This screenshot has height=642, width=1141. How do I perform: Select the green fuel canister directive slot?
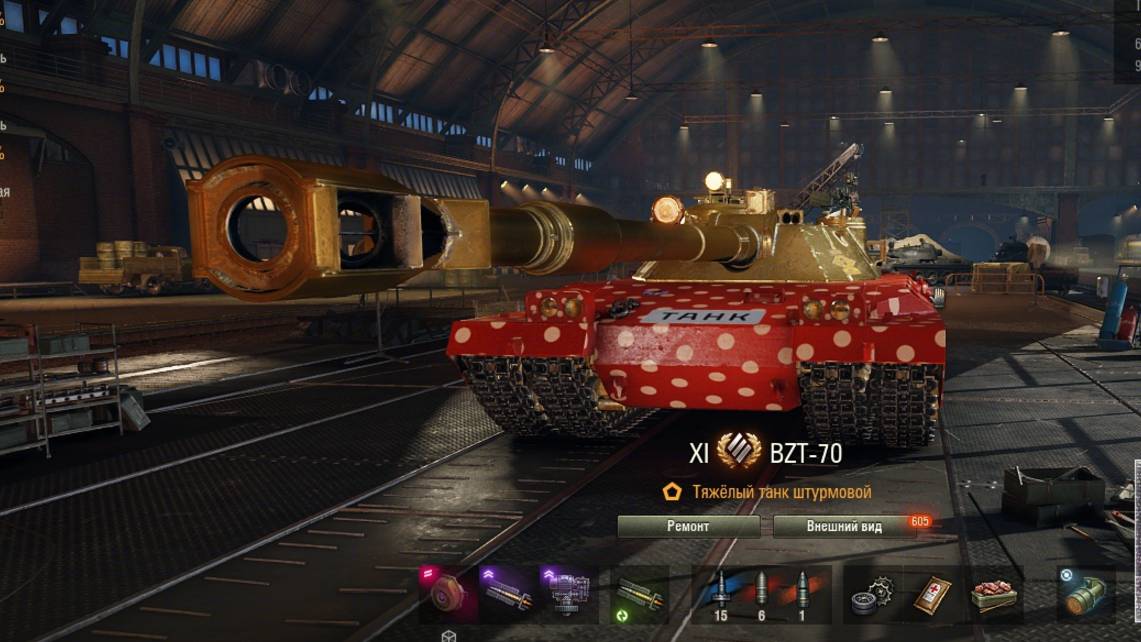coord(1085,594)
